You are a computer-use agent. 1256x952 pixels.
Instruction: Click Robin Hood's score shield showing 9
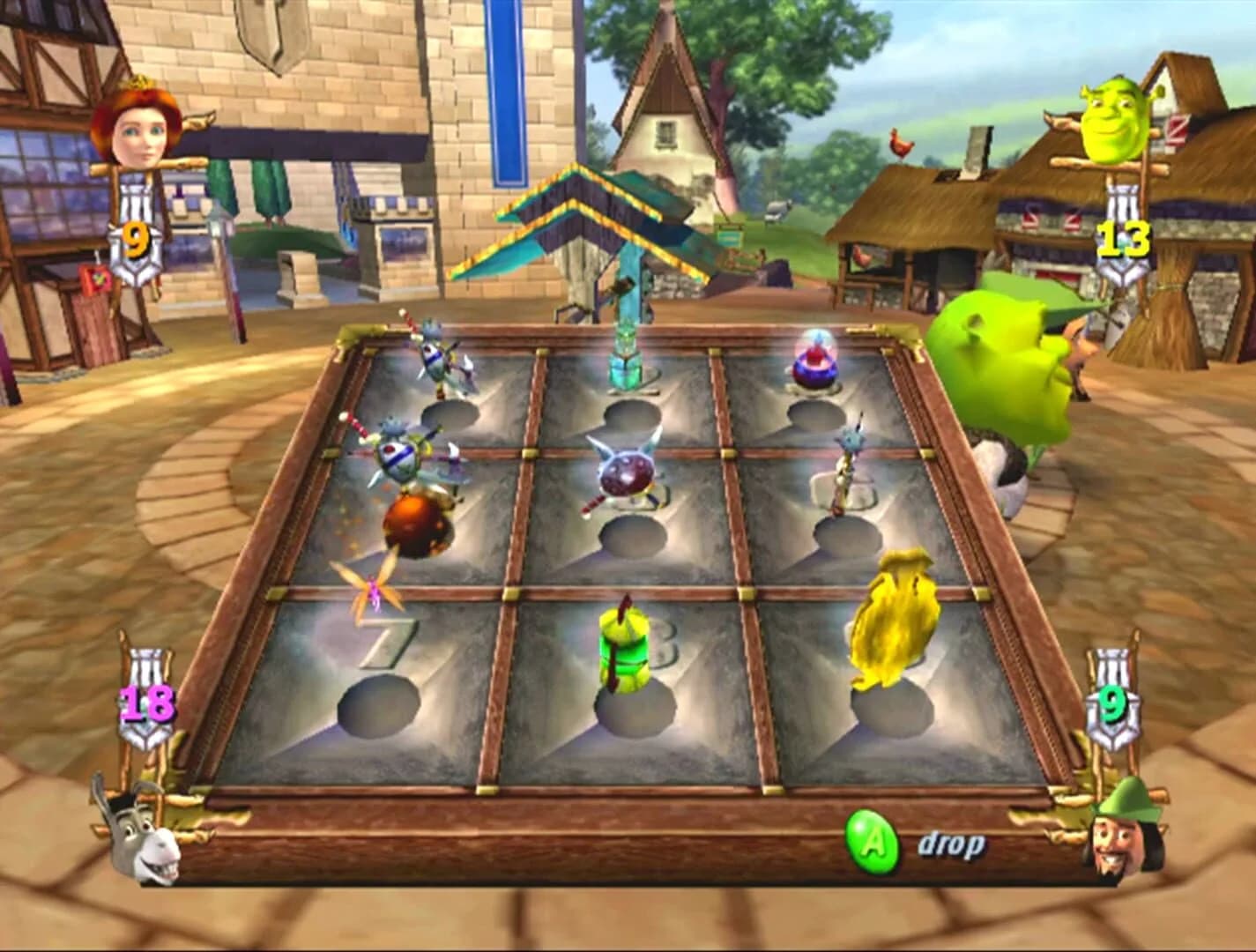coord(1113,705)
